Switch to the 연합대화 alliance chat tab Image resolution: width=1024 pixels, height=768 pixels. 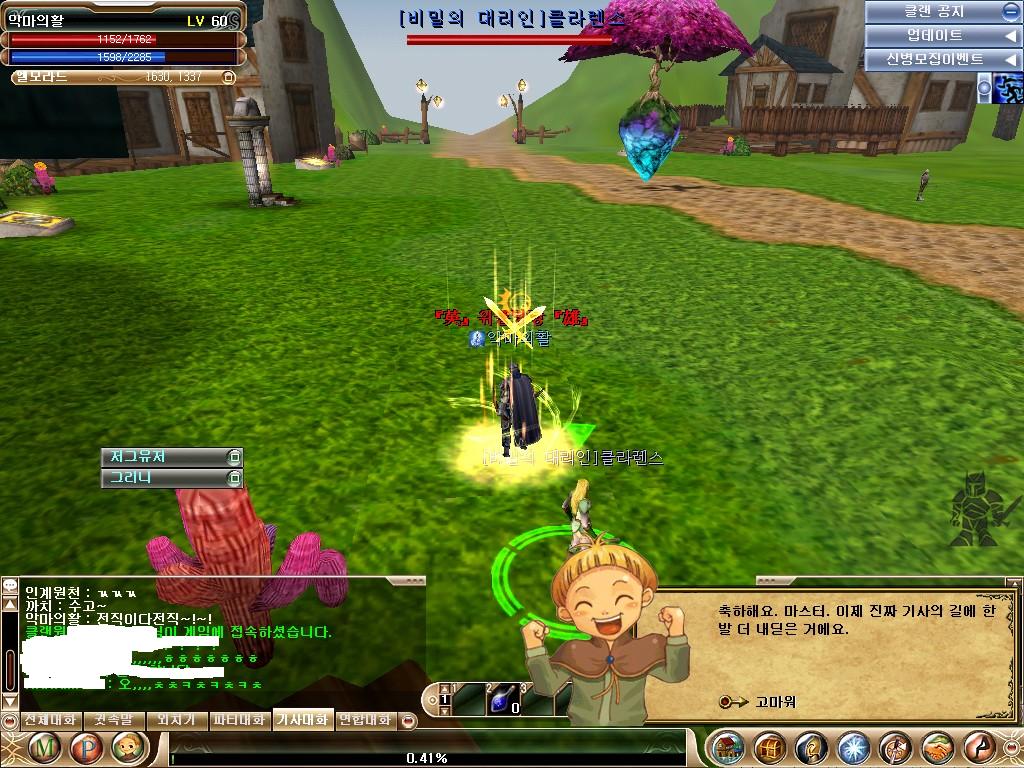(365, 720)
